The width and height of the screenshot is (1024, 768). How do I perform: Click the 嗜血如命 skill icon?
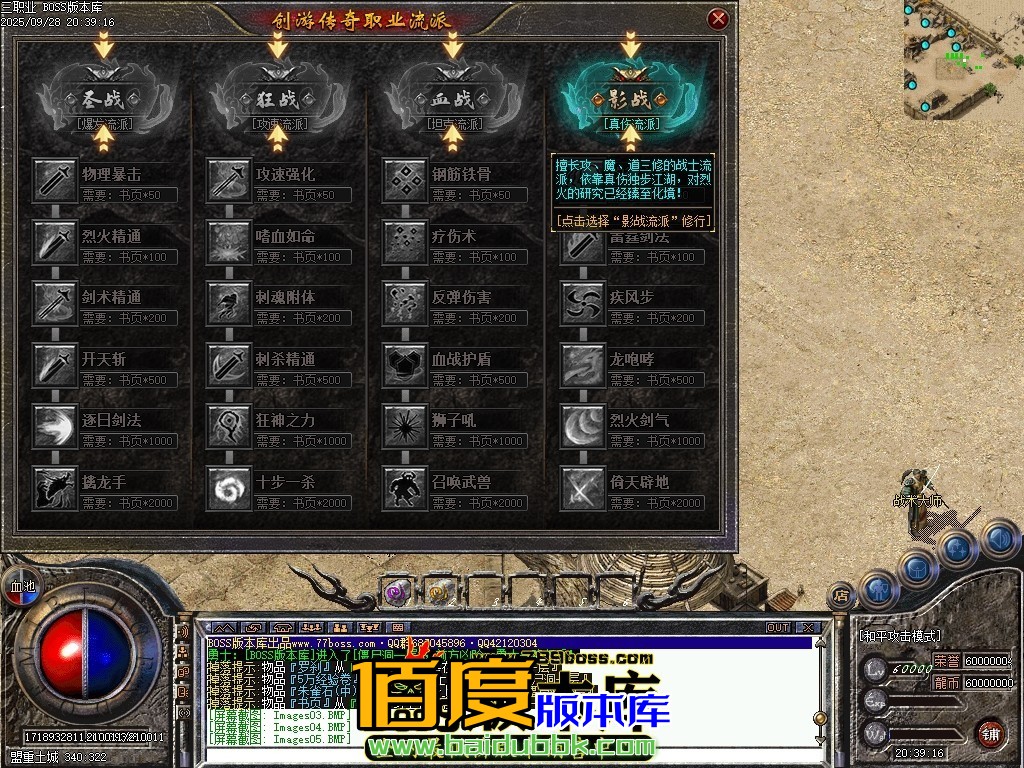[x=228, y=242]
